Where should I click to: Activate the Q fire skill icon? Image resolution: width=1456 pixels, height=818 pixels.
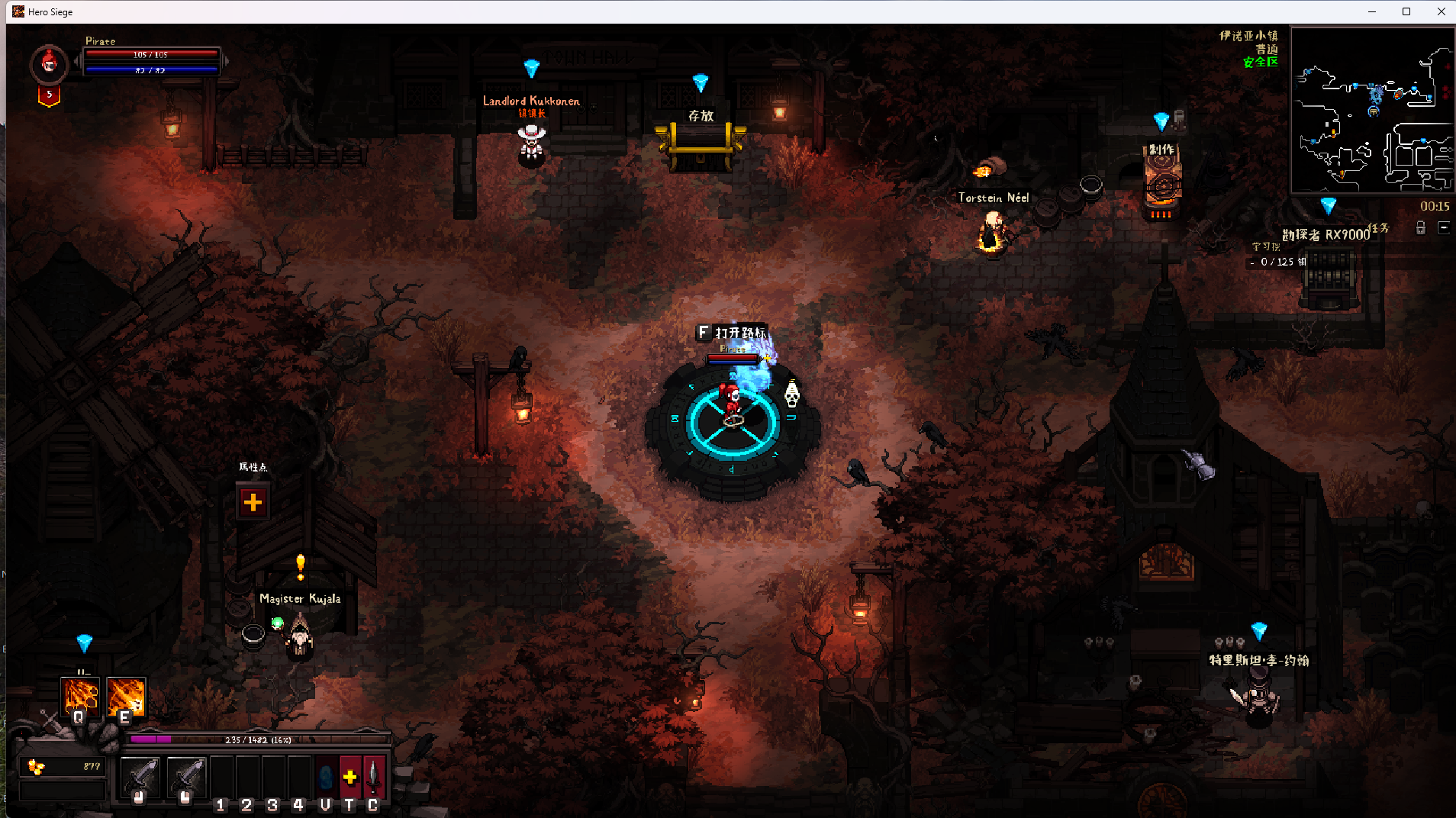click(80, 696)
